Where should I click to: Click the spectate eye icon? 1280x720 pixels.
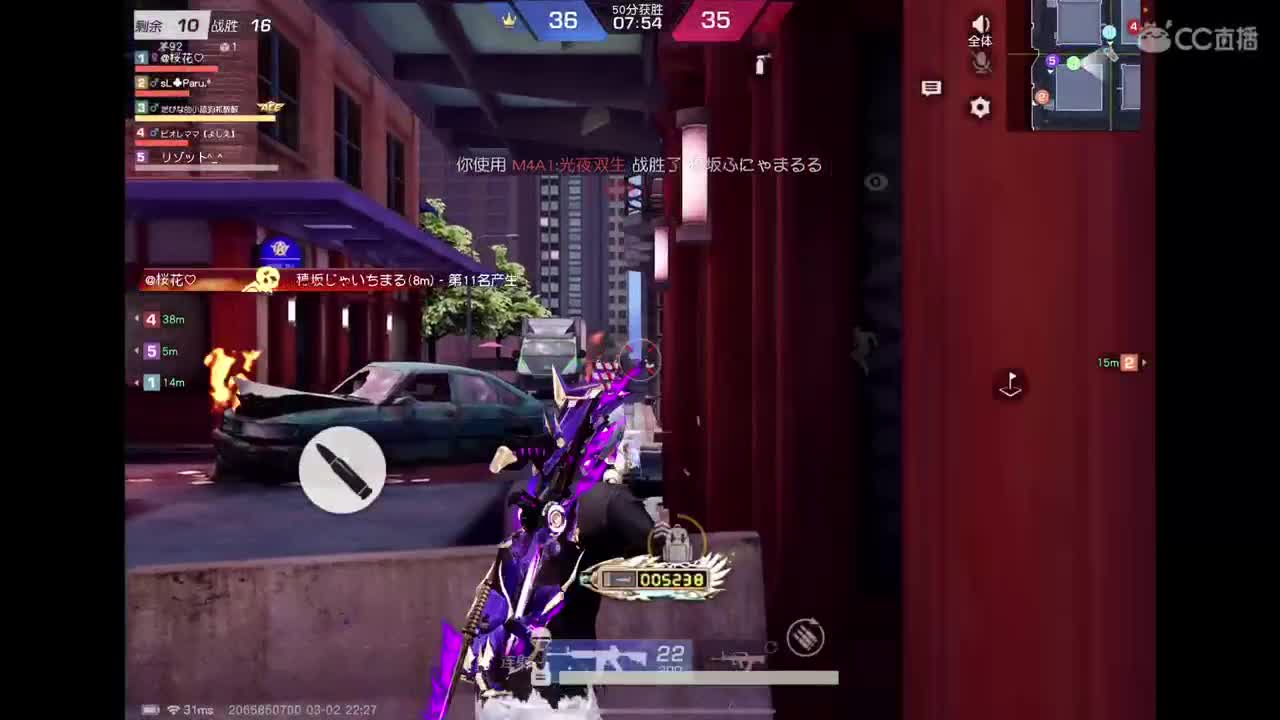[x=877, y=181]
